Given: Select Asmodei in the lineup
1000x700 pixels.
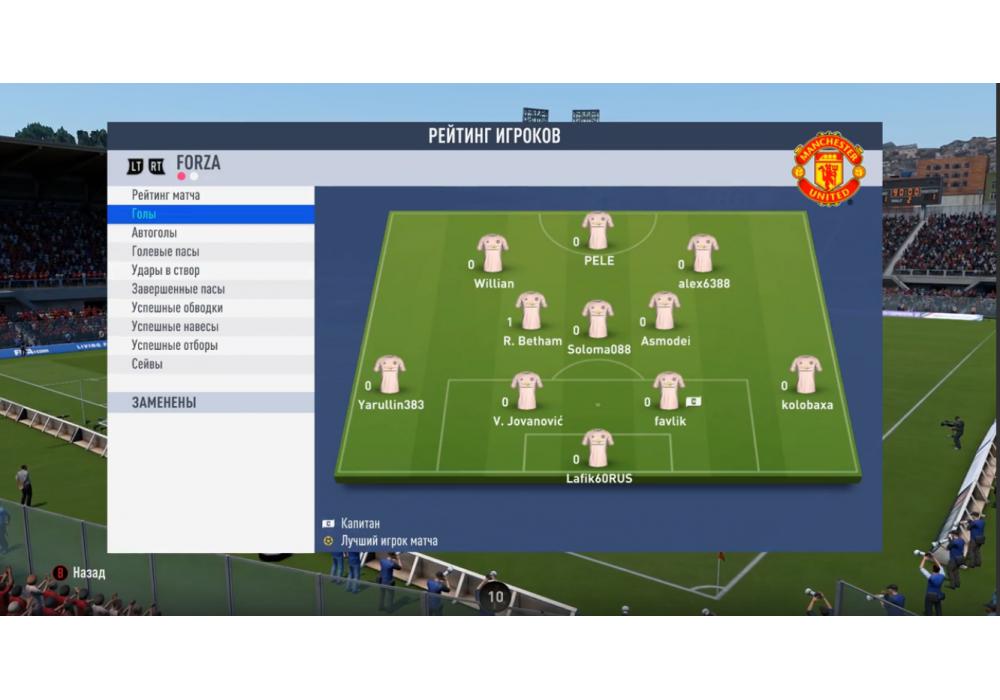Looking at the screenshot, I should [664, 311].
